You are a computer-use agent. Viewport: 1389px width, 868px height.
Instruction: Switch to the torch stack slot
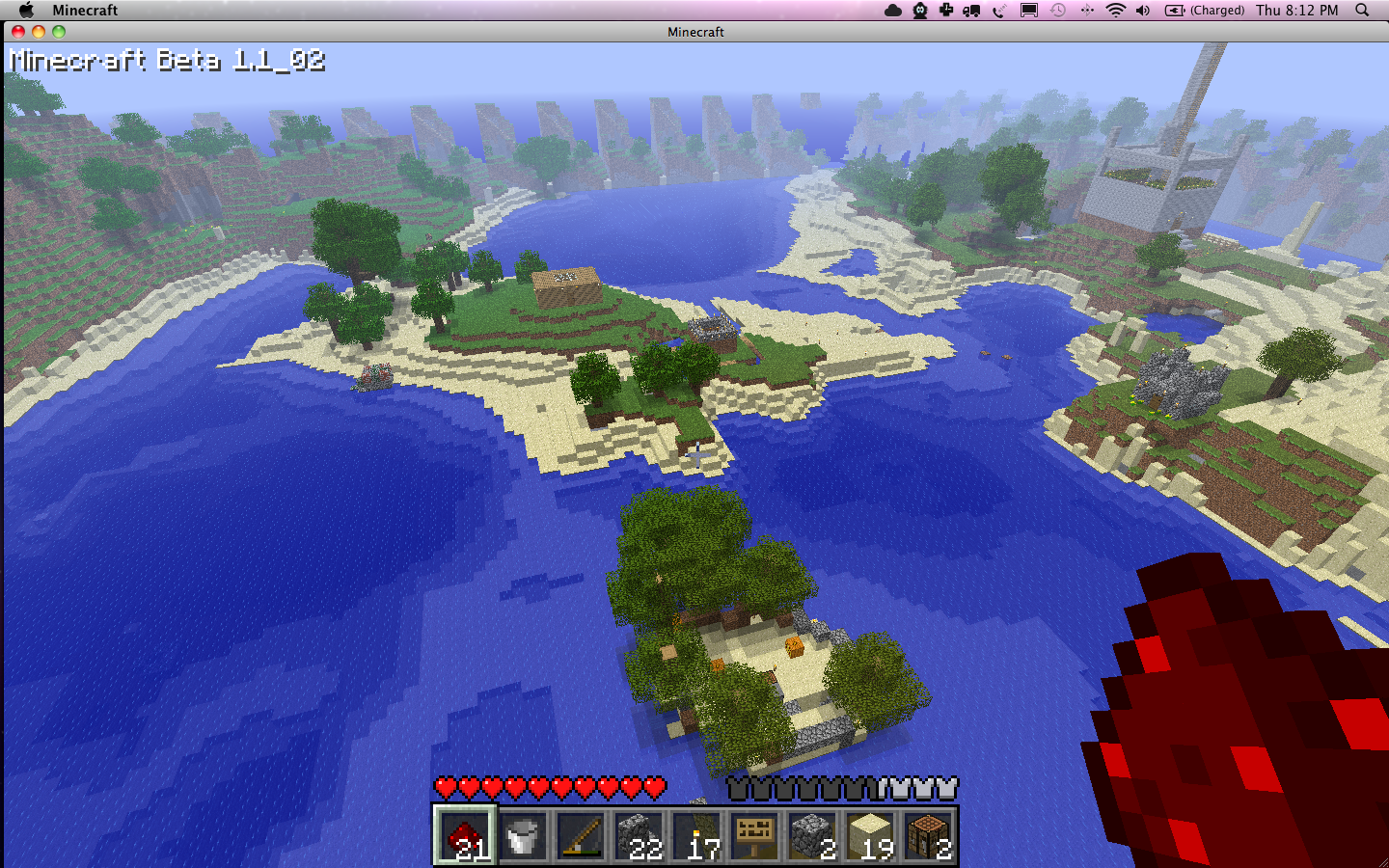(696, 835)
